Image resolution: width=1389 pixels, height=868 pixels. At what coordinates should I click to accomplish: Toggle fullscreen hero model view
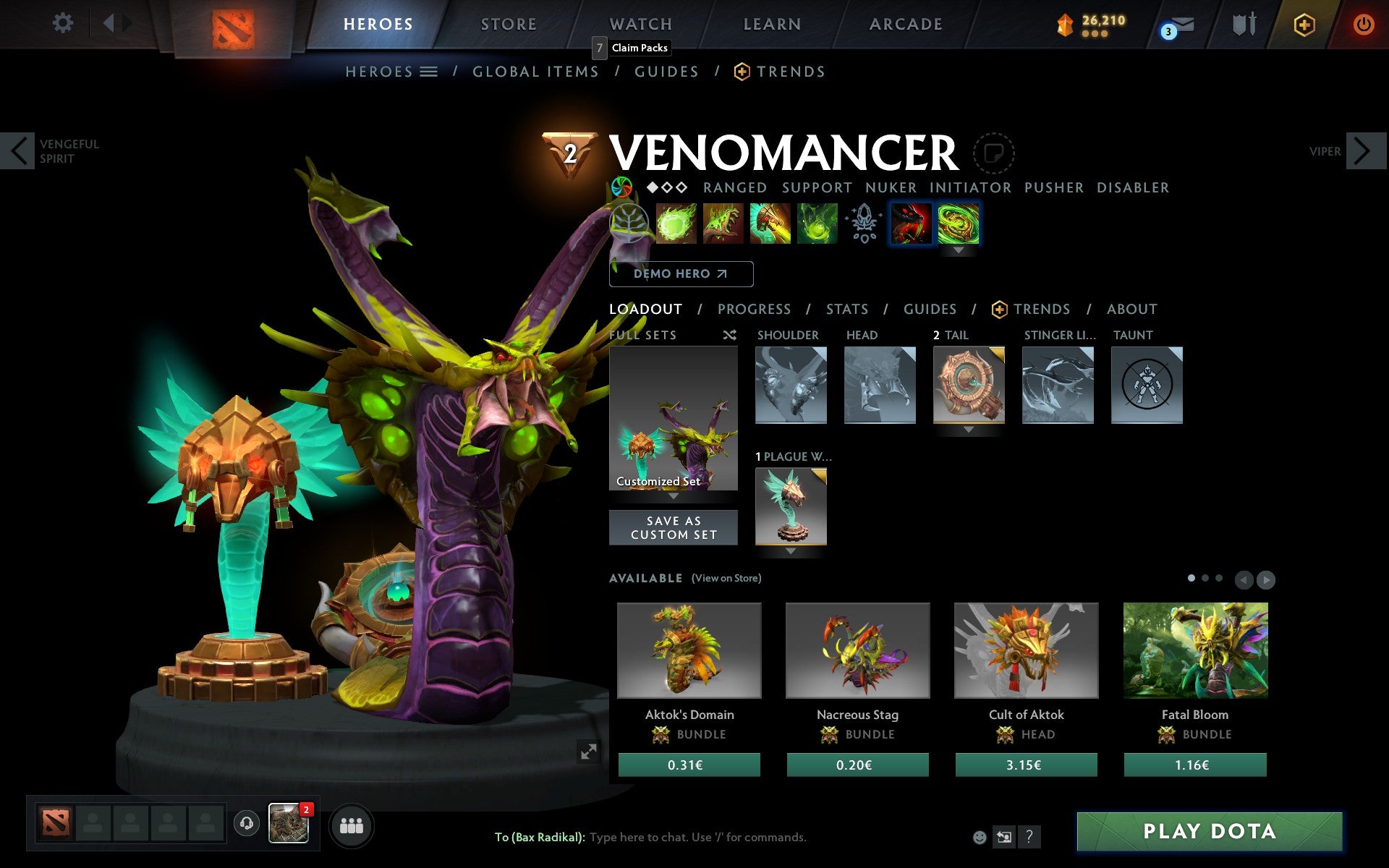coord(589,753)
